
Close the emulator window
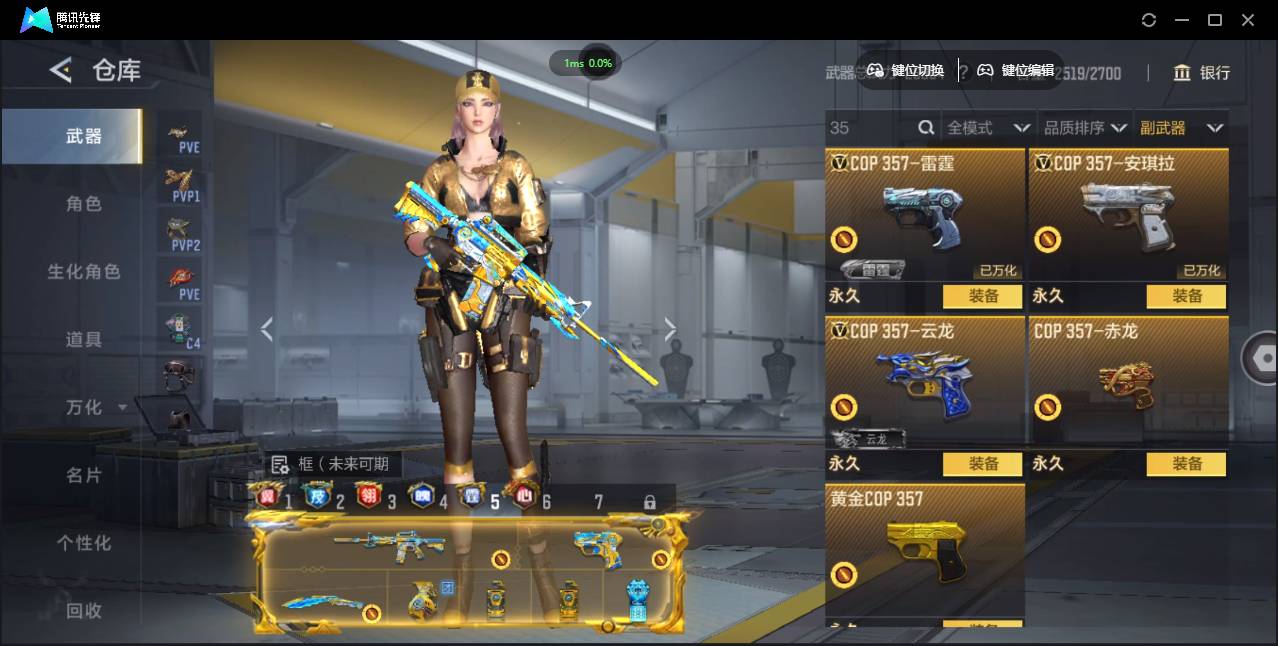(1248, 20)
